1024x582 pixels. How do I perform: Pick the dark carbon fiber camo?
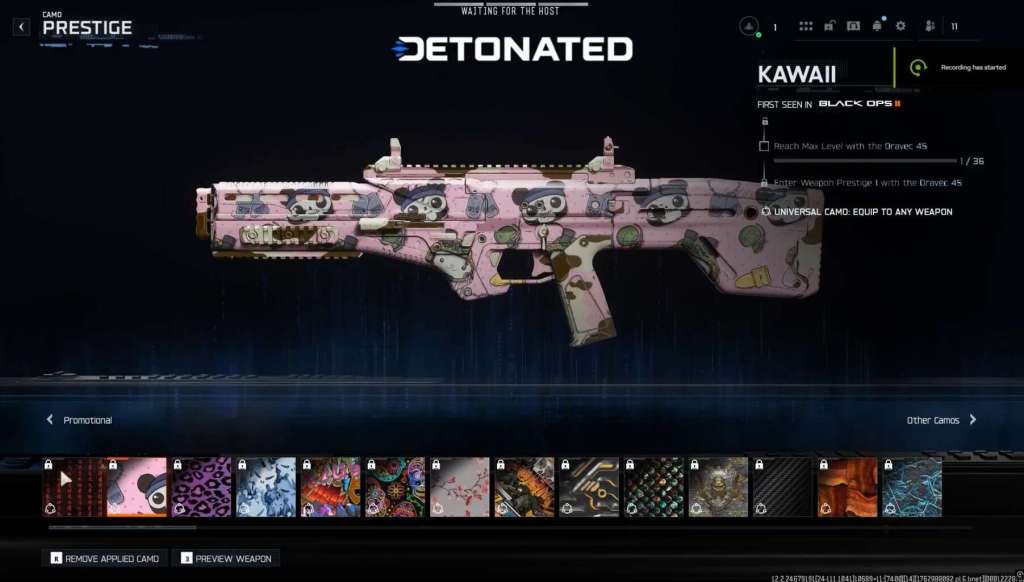point(782,487)
